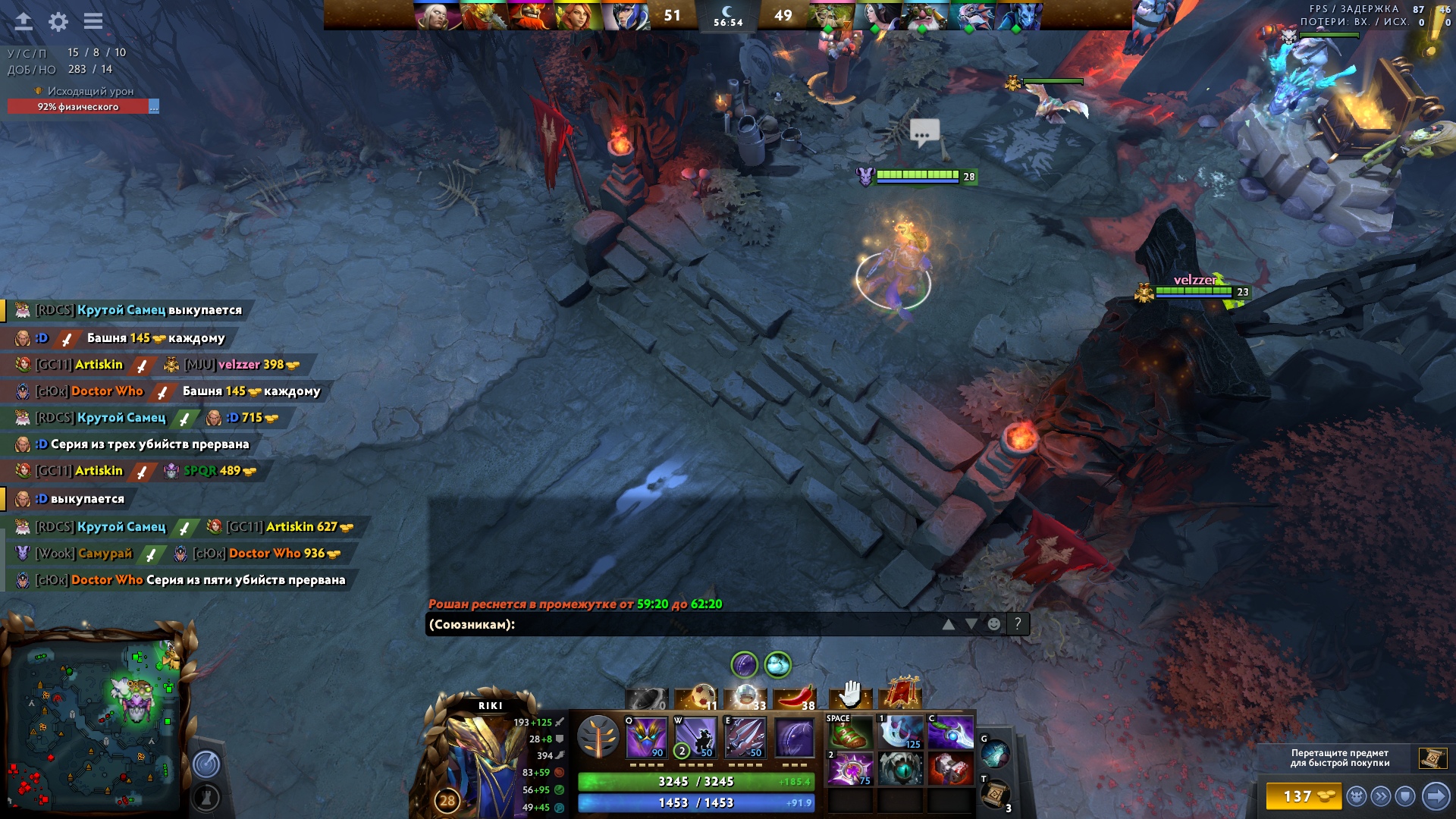This screenshot has width=1456, height=819.
Task: Activate the Scan radar button
Action: 206,764
